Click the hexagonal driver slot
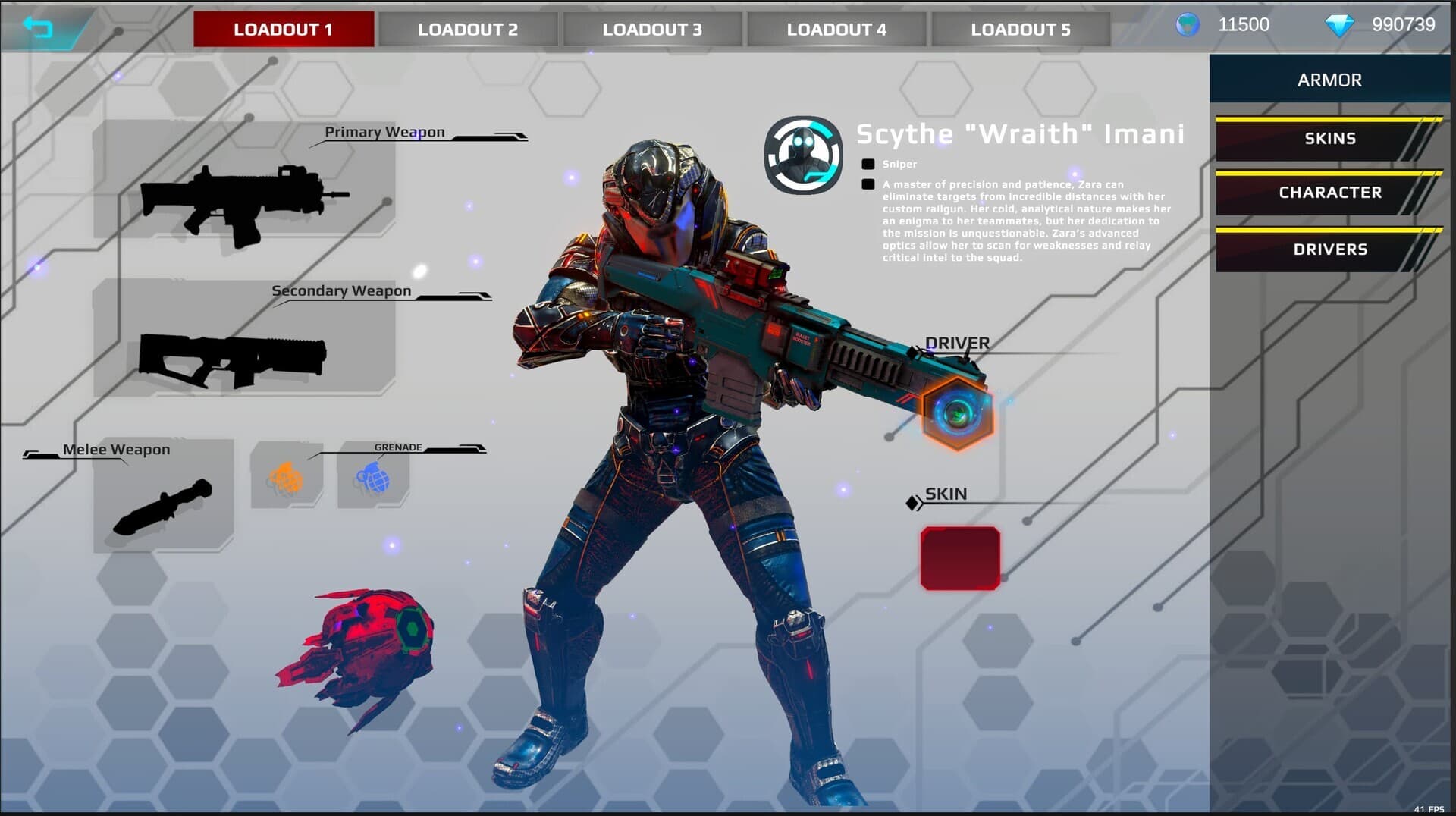Screen dimensions: 1456x816 958,413
